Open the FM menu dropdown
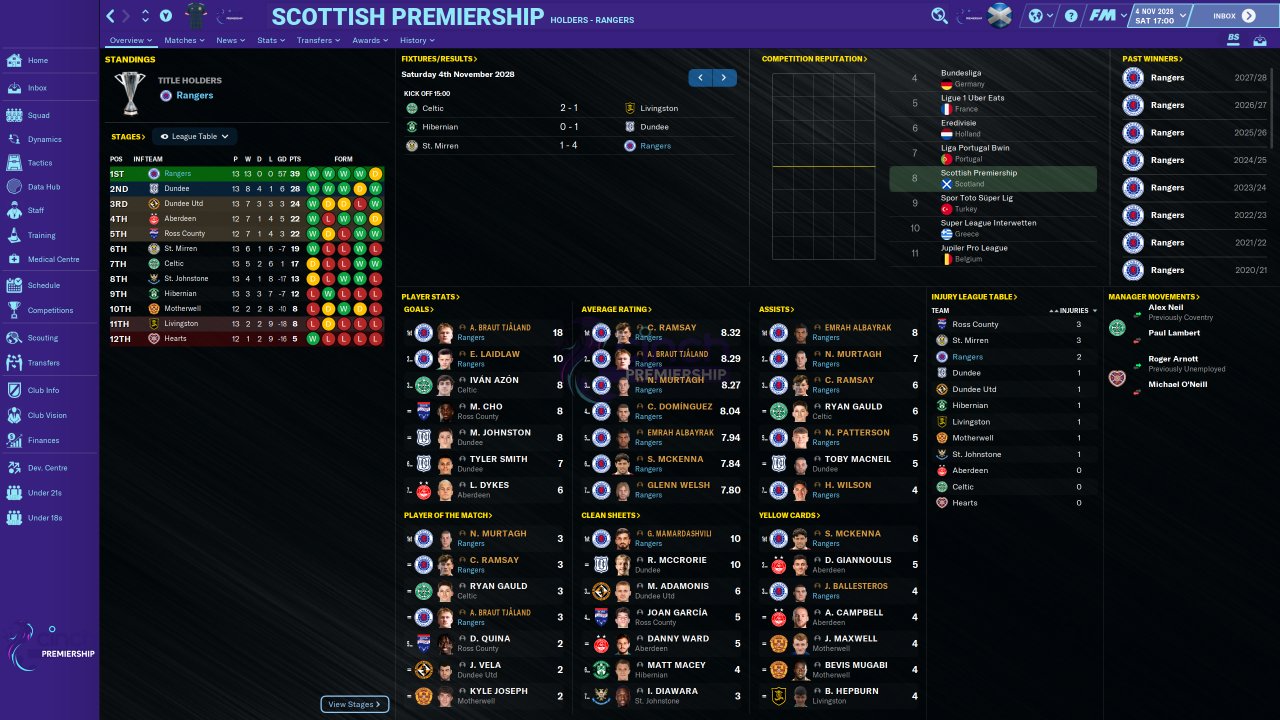 point(1108,16)
